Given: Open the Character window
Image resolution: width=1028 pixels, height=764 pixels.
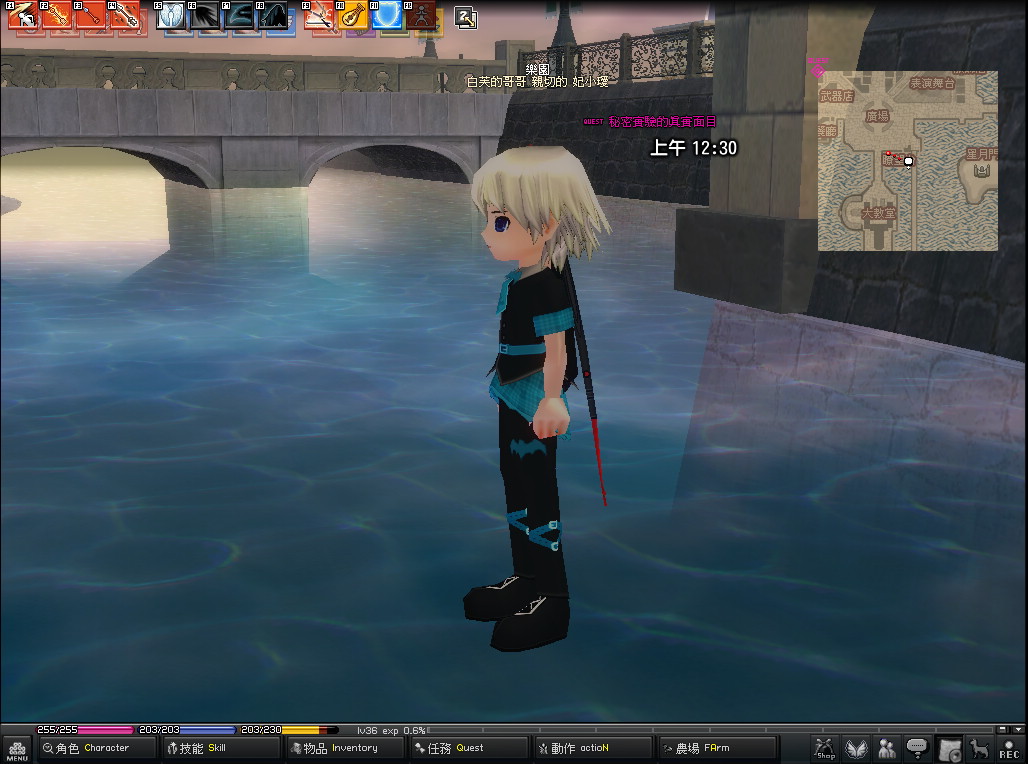Looking at the screenshot, I should (97, 748).
